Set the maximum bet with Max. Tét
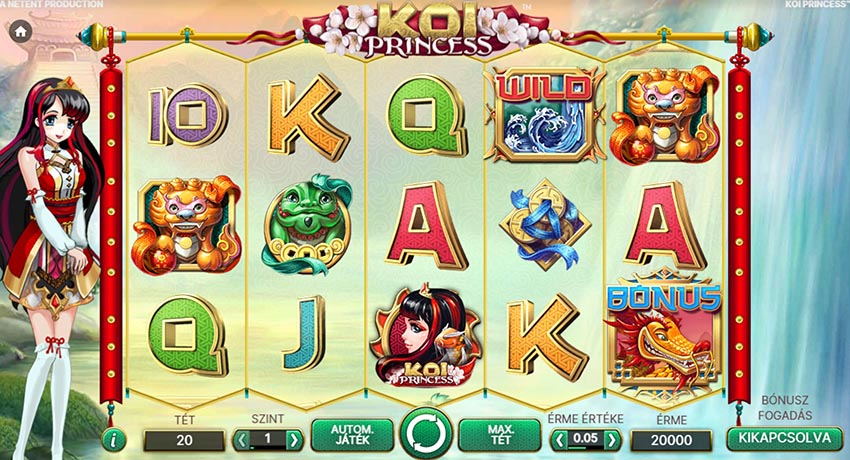Image resolution: width=850 pixels, height=460 pixels. (500, 436)
